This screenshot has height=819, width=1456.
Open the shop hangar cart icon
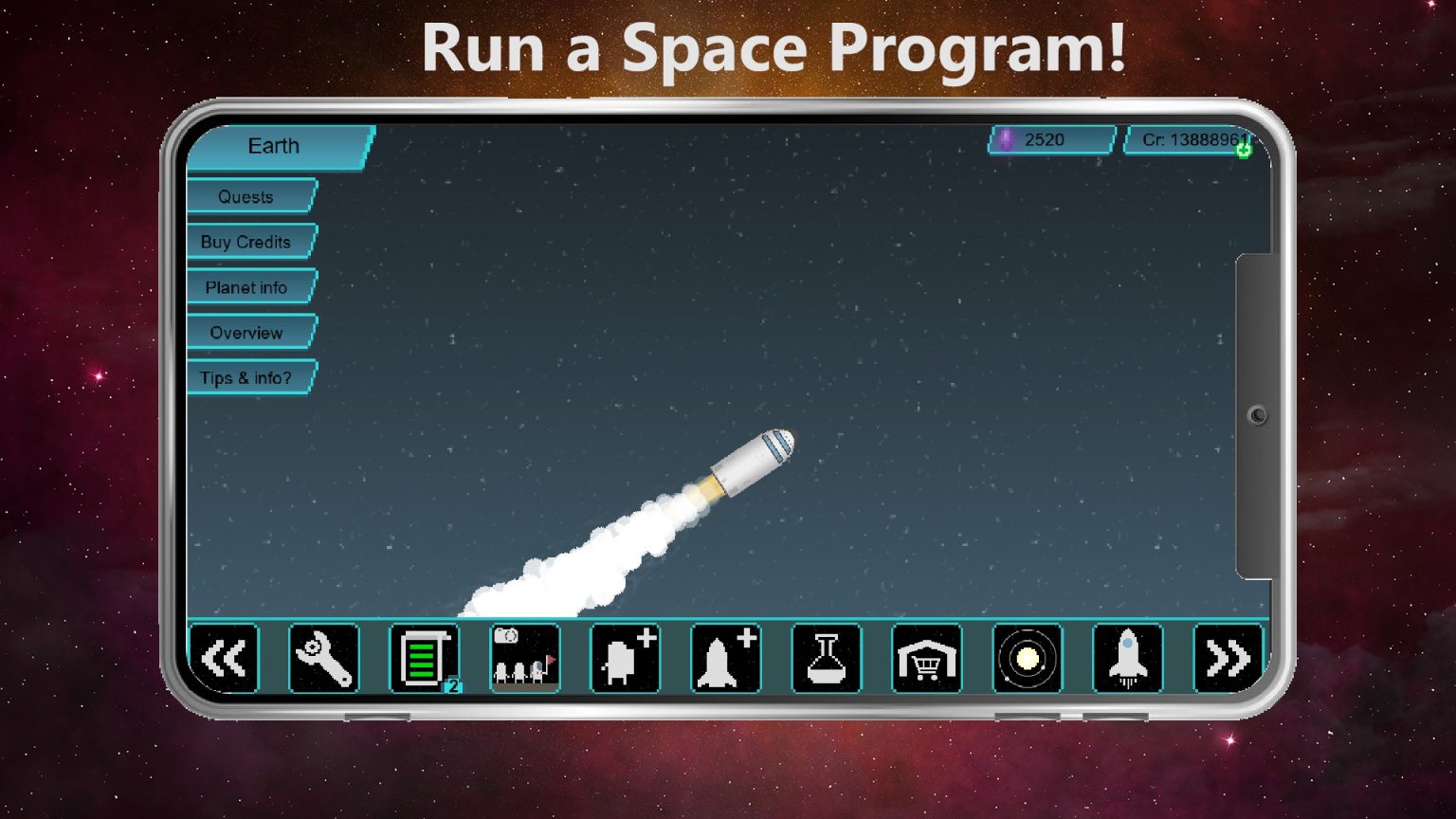point(927,659)
